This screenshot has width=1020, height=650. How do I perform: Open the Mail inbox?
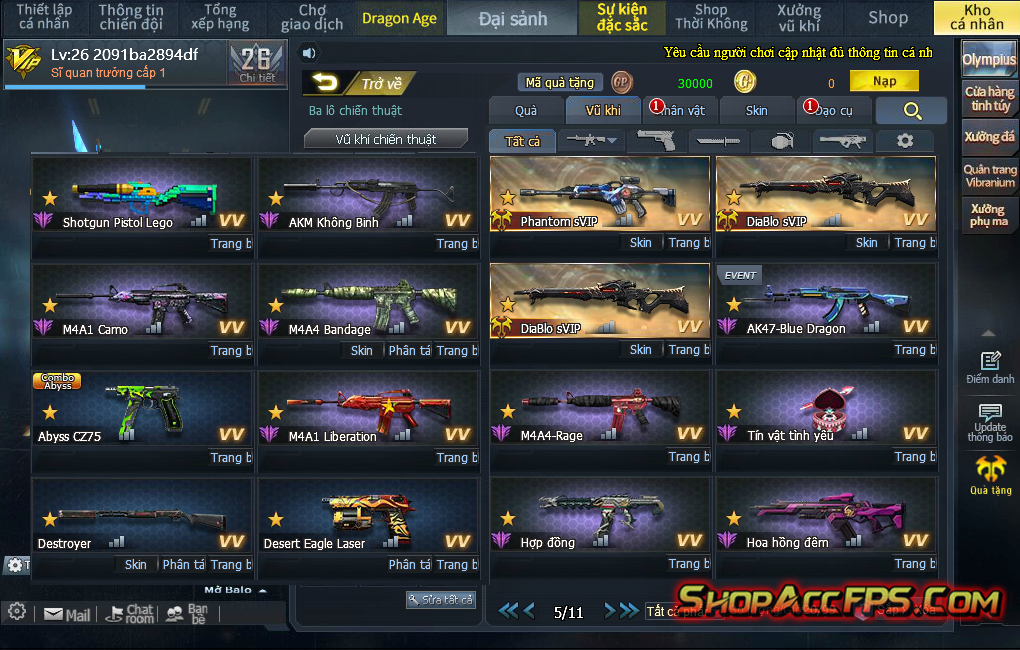[x=67, y=615]
